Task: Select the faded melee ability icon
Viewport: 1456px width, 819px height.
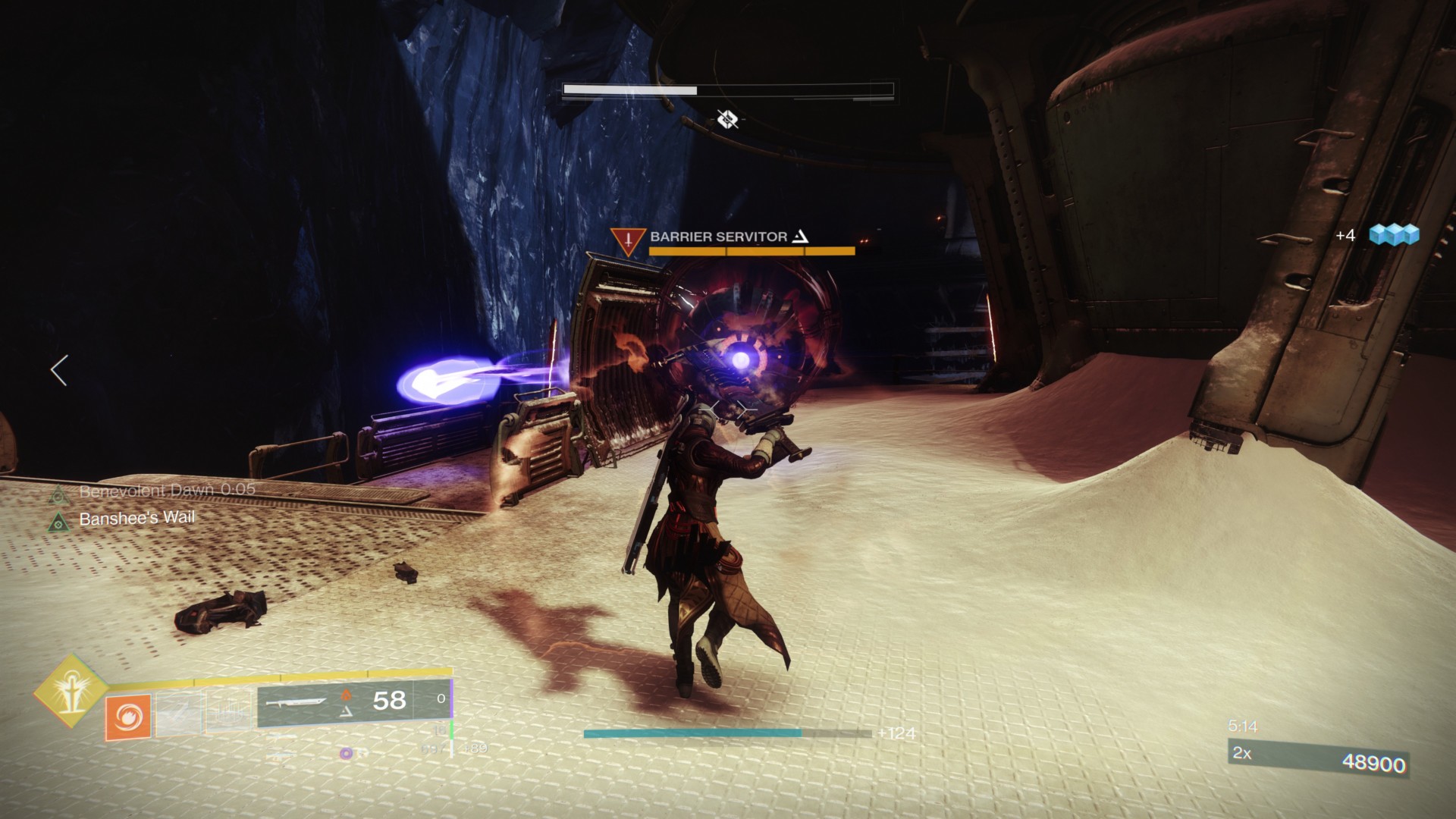Action: (178, 714)
